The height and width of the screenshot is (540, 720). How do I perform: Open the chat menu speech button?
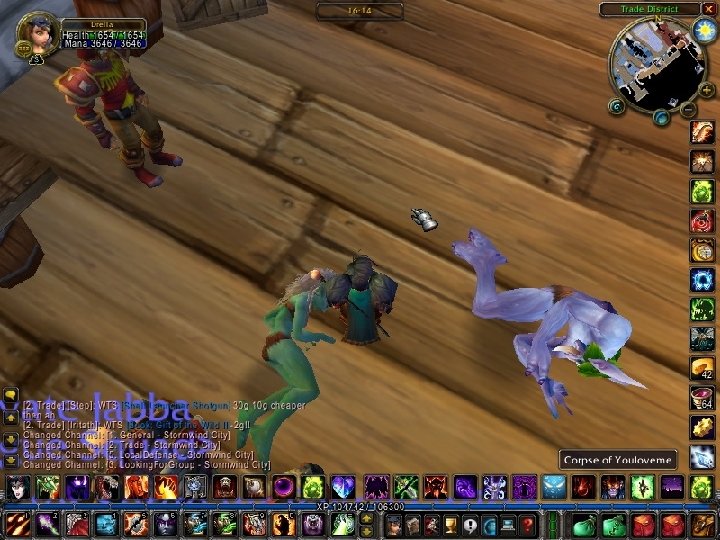(x=9, y=396)
